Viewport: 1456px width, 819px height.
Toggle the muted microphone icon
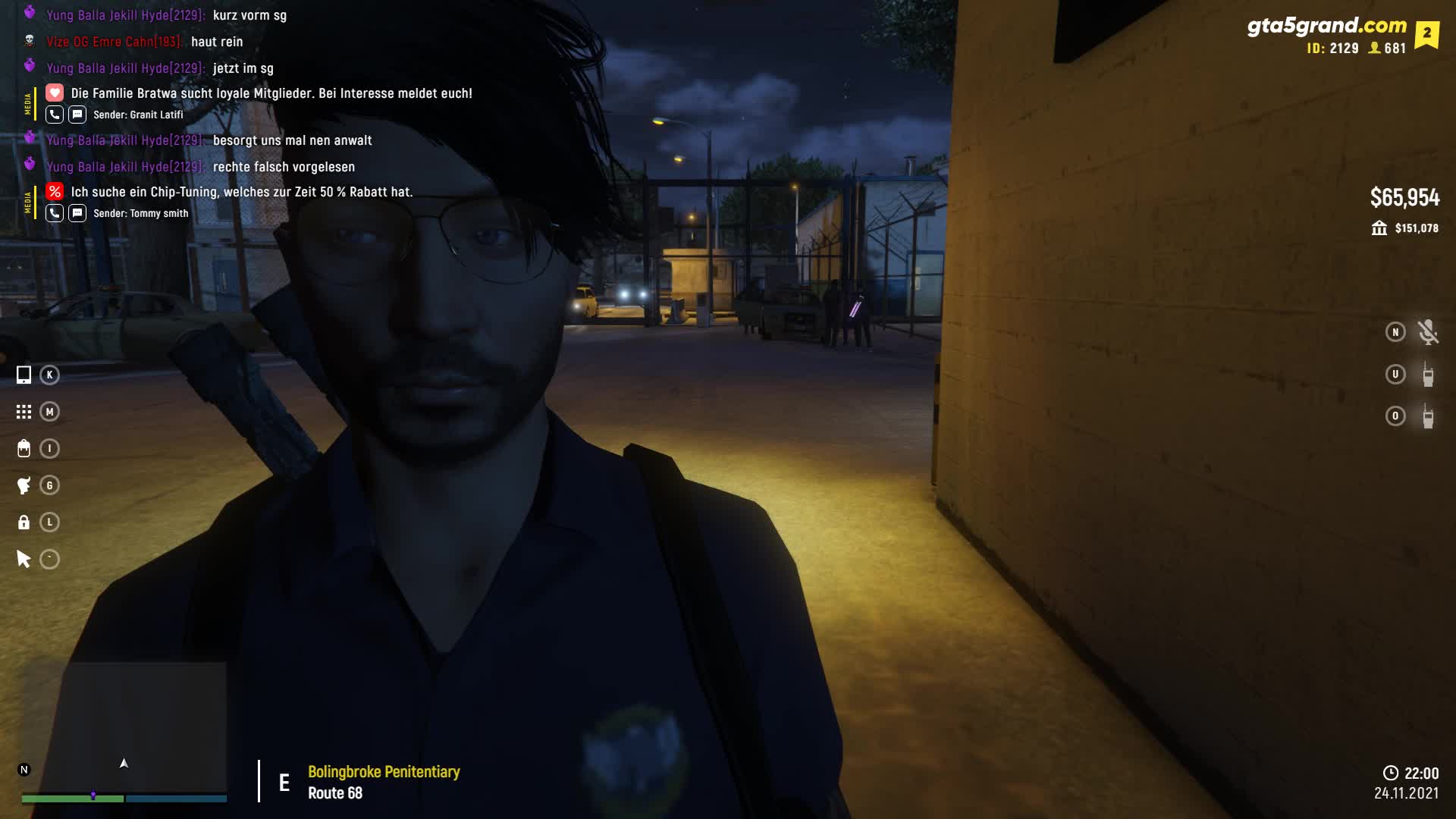(x=1428, y=332)
